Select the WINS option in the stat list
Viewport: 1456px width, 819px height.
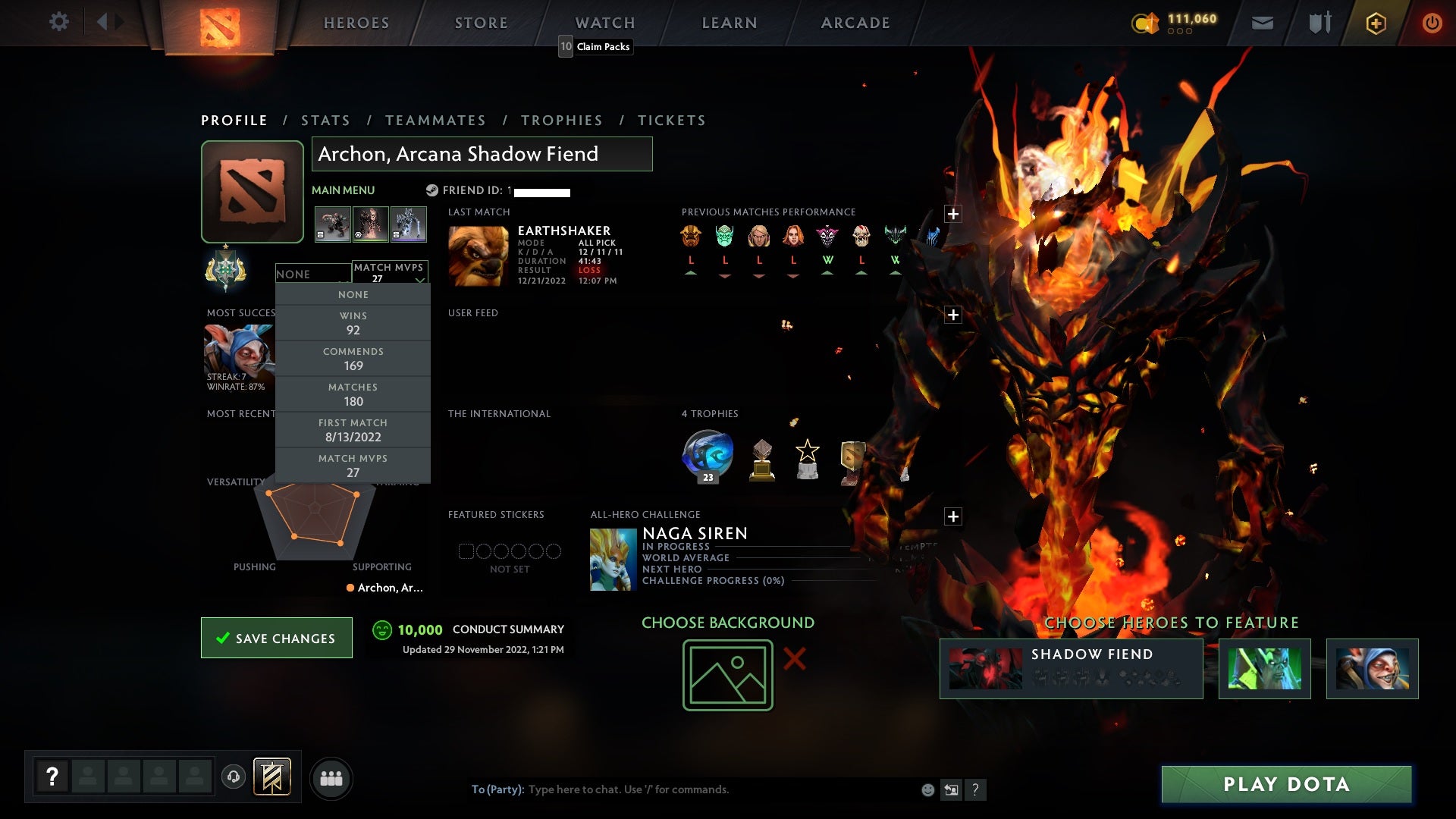coord(353,322)
